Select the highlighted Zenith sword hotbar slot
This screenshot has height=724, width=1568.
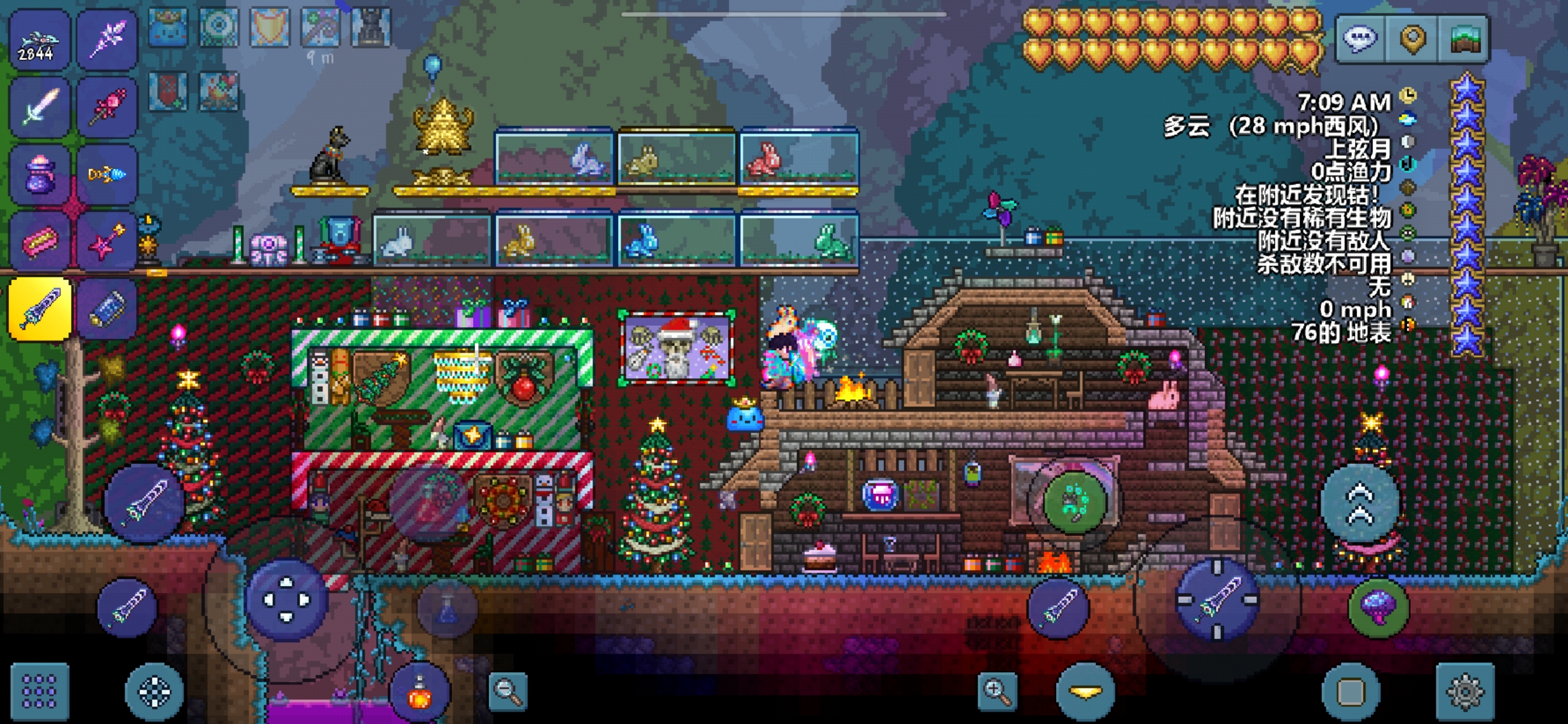pos(40,309)
